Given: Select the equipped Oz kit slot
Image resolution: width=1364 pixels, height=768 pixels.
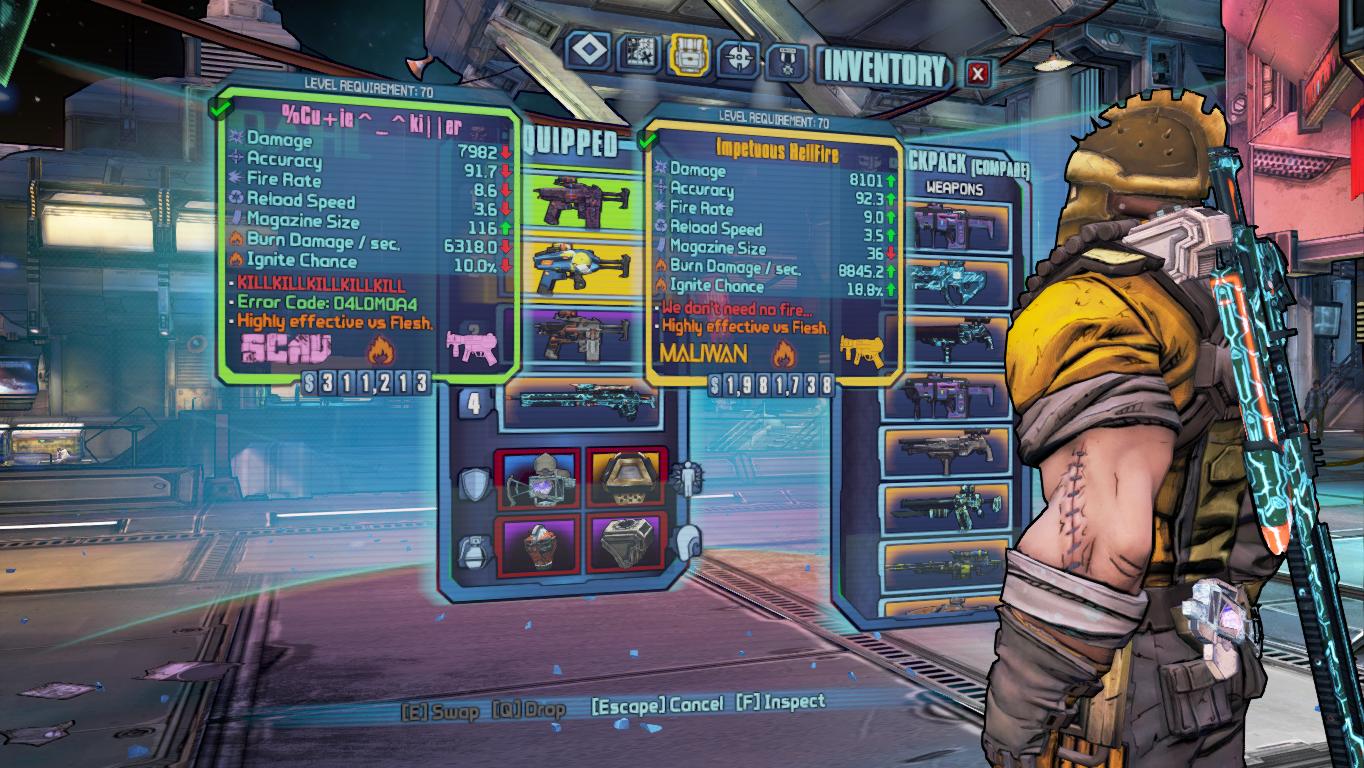Looking at the screenshot, I should (x=627, y=543).
